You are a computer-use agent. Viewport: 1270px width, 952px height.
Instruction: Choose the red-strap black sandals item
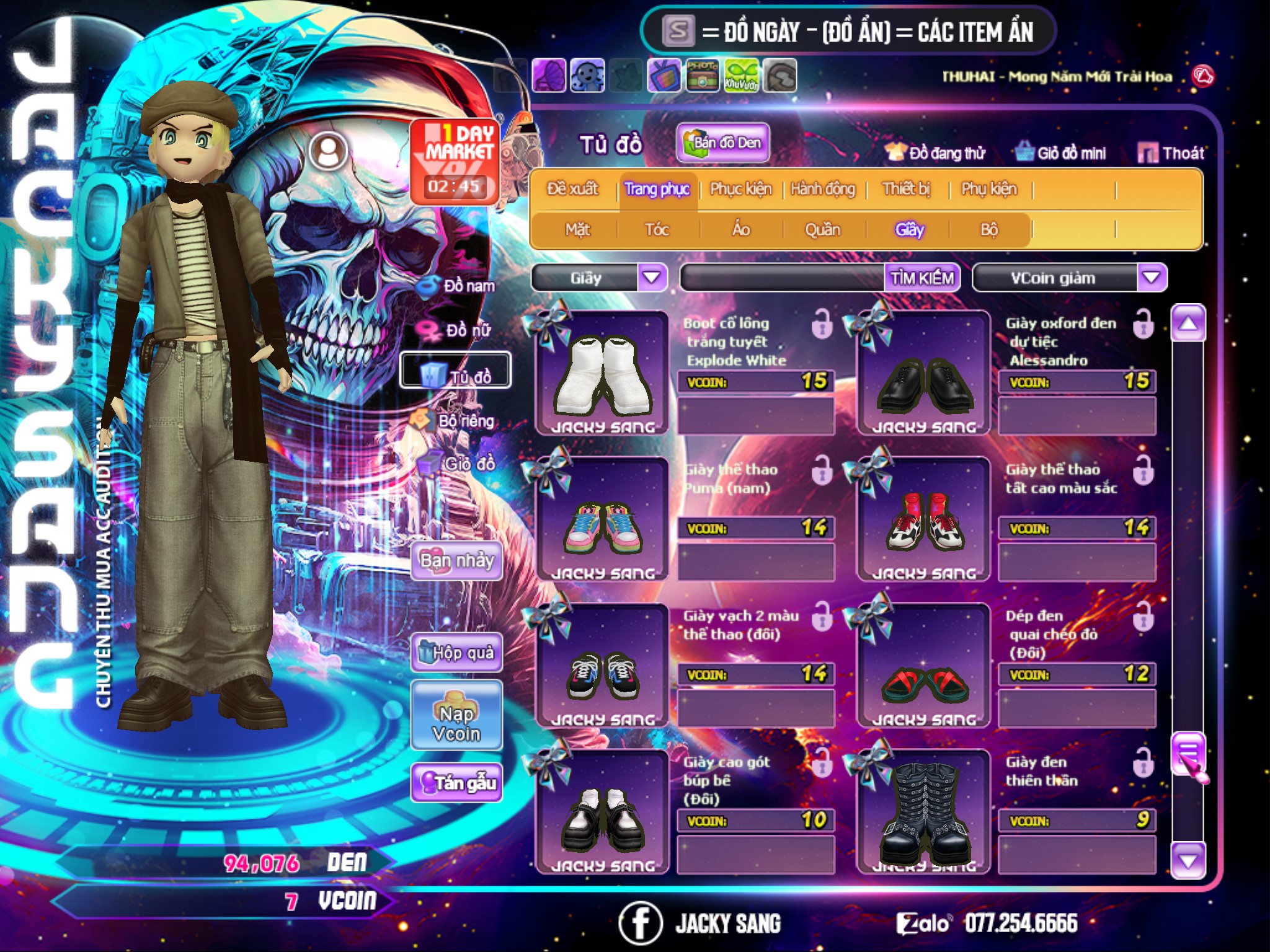(x=924, y=666)
